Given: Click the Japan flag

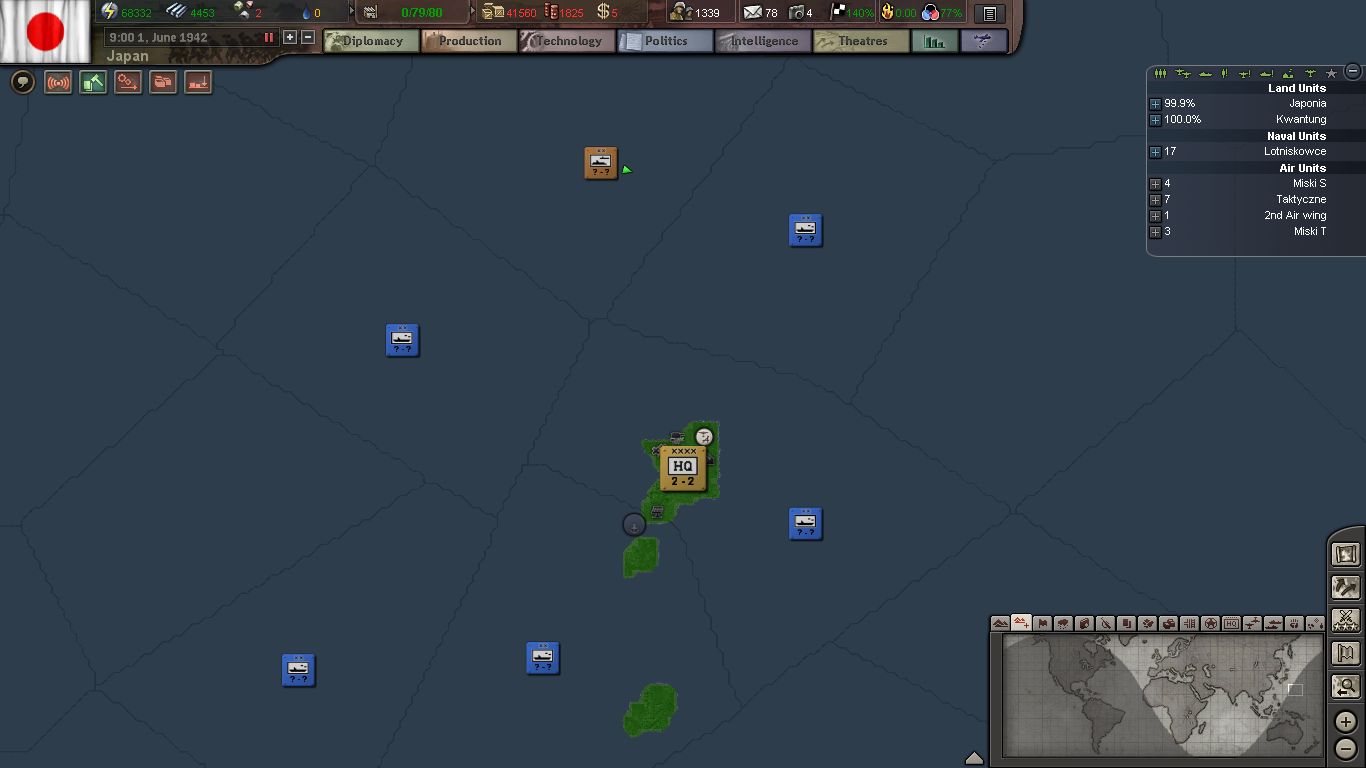Looking at the screenshot, I should (x=45, y=30).
